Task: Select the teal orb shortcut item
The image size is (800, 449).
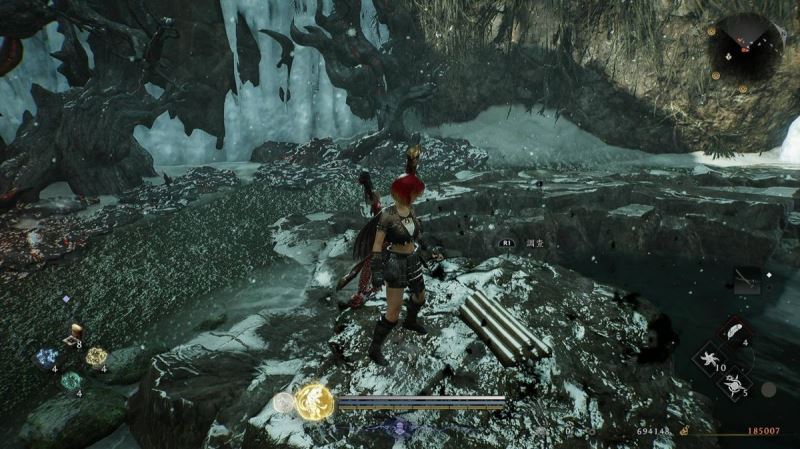Action: pyautogui.click(x=71, y=381)
